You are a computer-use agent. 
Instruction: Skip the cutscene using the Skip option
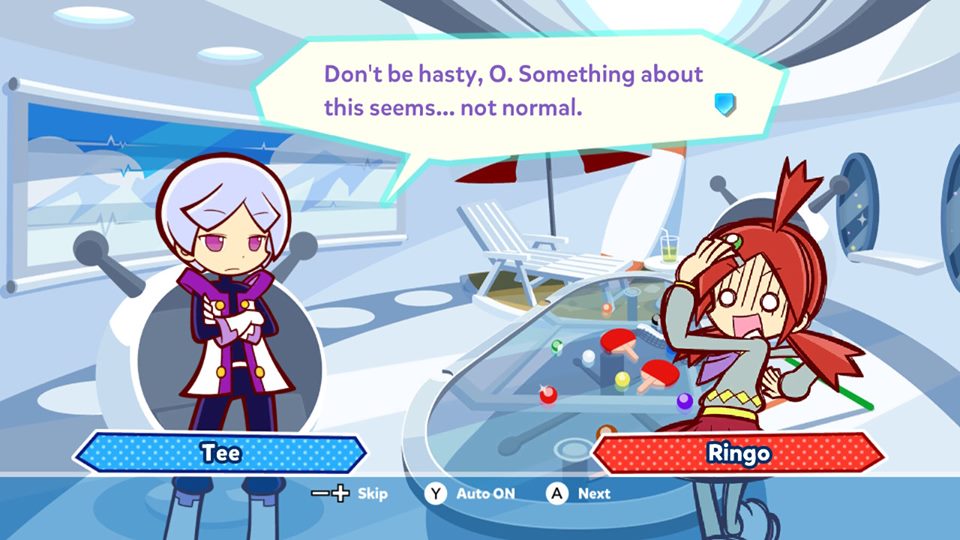tap(351, 493)
